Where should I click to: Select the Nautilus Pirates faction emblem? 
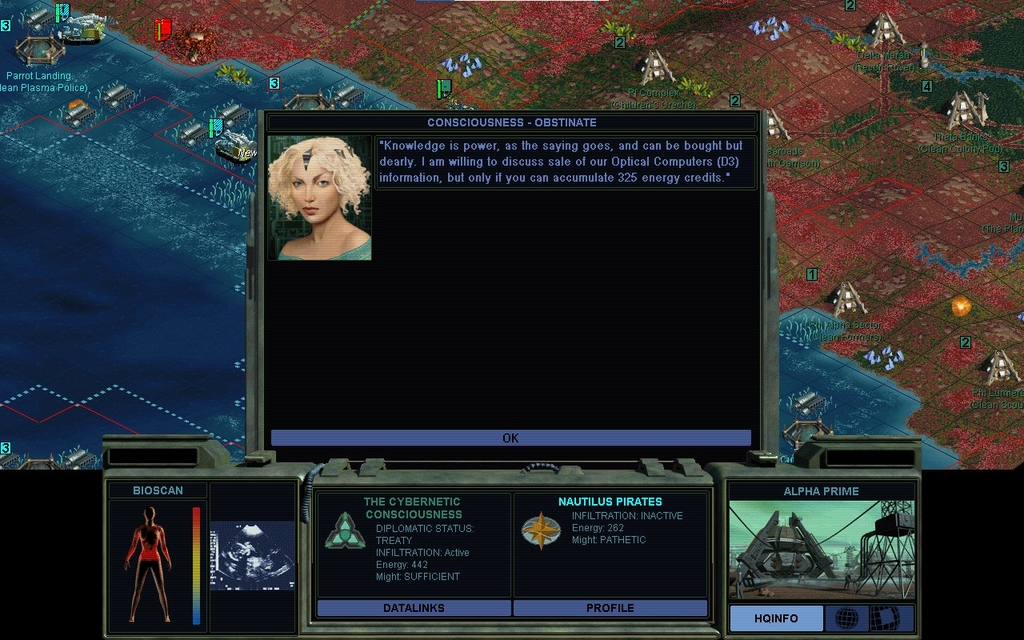[x=539, y=530]
